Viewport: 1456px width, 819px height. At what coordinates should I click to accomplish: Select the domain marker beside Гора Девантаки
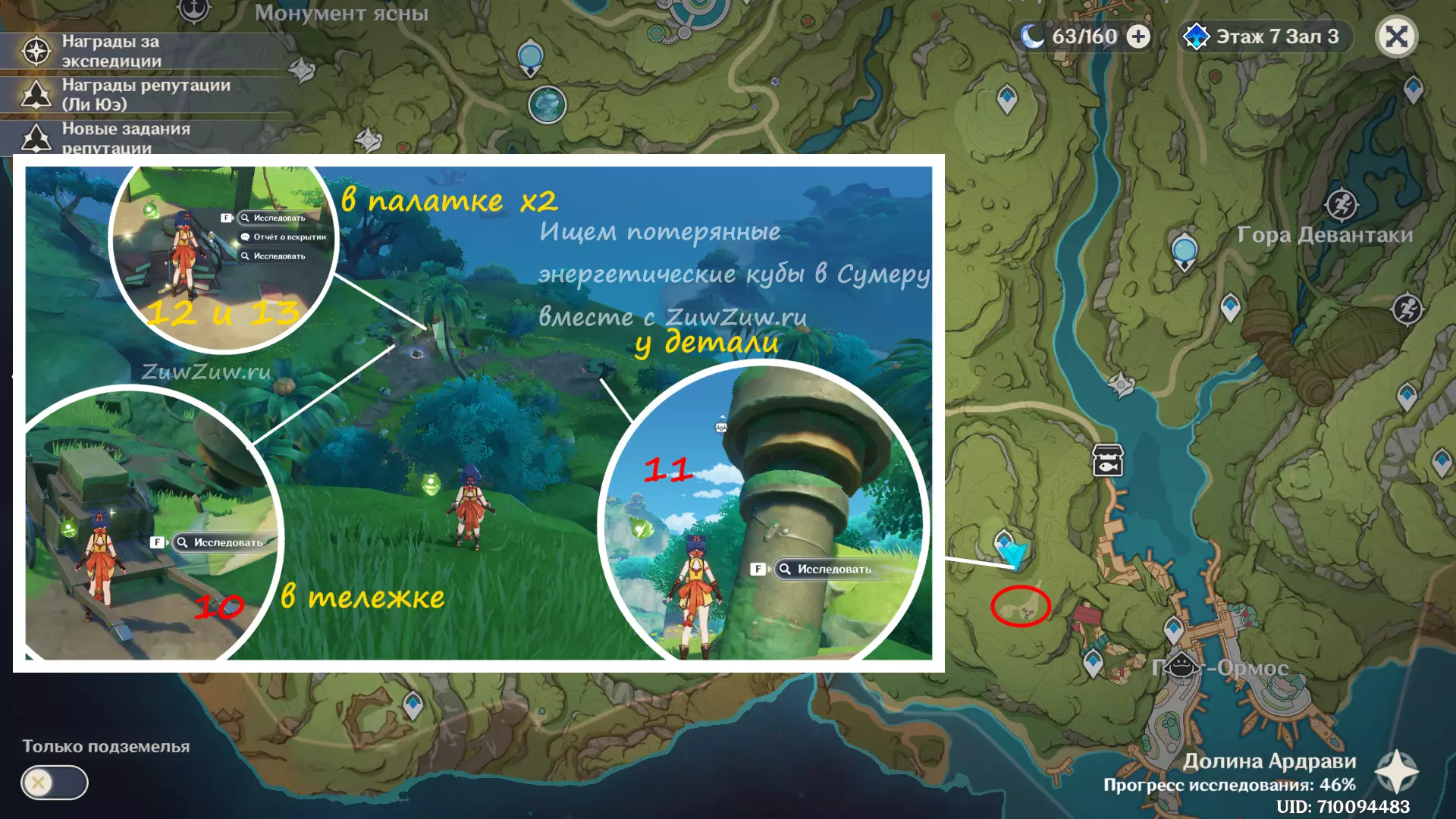1341,205
